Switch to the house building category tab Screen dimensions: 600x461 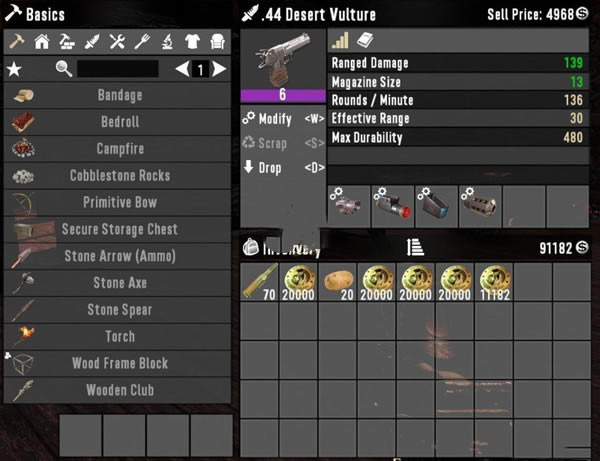[42, 42]
